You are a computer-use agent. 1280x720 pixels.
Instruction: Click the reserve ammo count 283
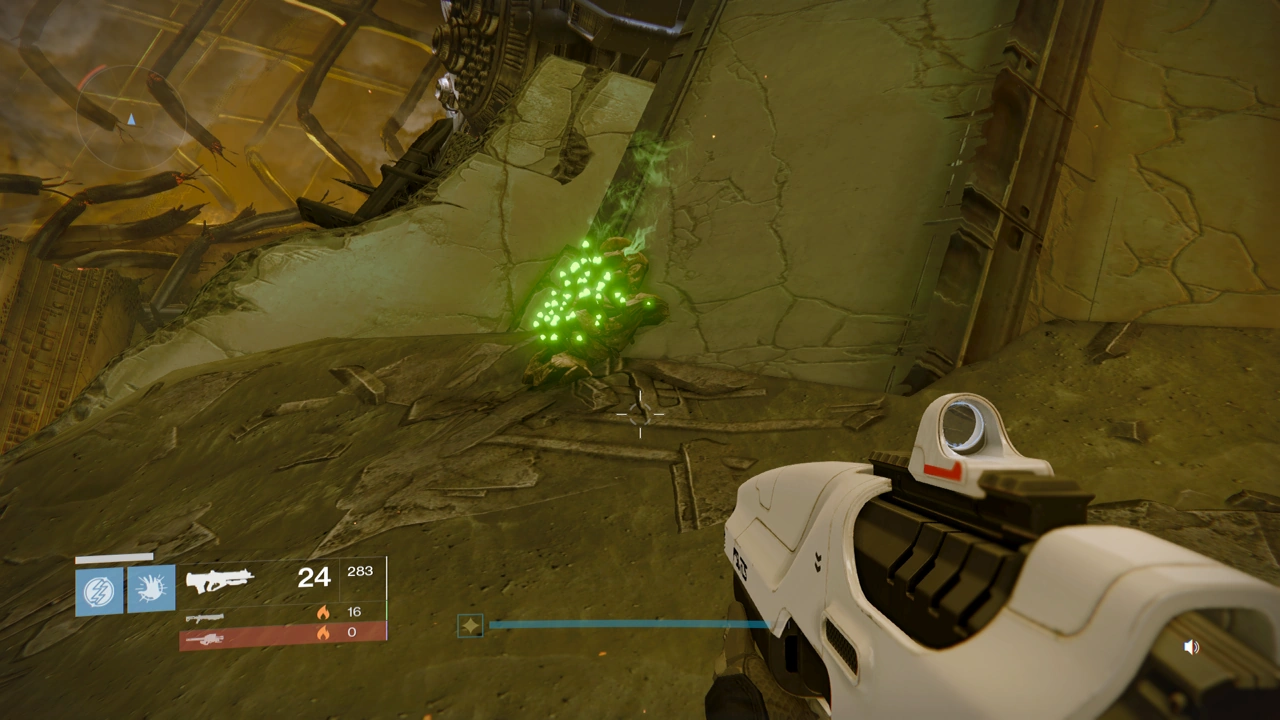[360, 571]
